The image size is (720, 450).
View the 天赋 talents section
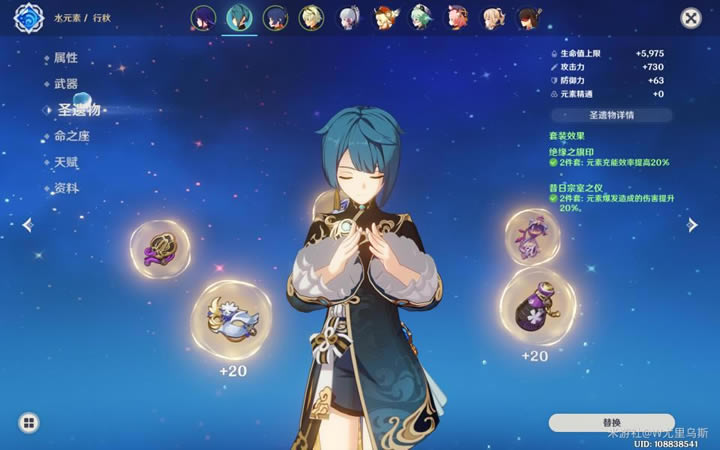[66, 162]
